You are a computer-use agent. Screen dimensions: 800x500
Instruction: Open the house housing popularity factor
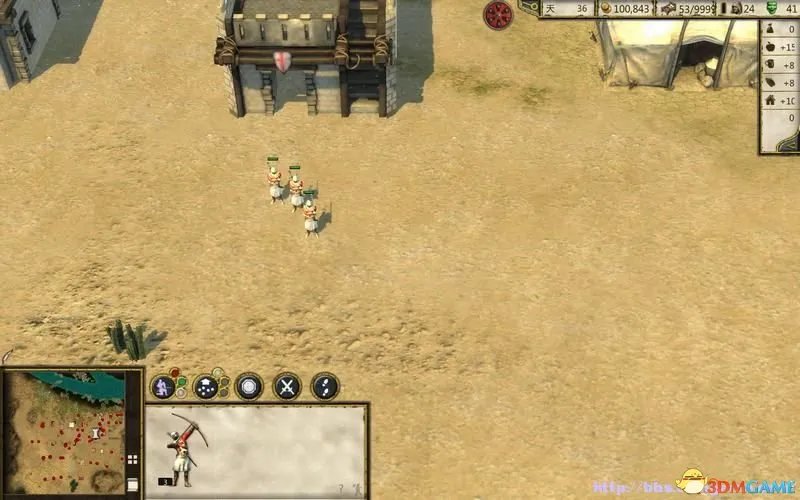tap(770, 100)
